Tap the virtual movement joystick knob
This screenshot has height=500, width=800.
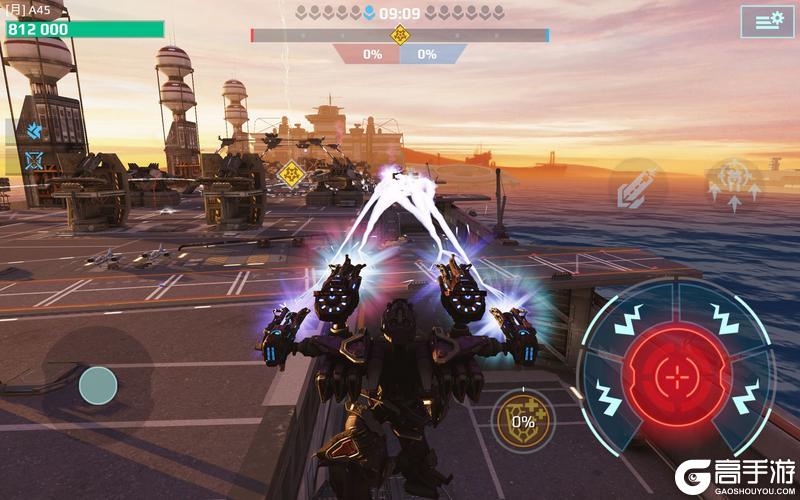98,385
